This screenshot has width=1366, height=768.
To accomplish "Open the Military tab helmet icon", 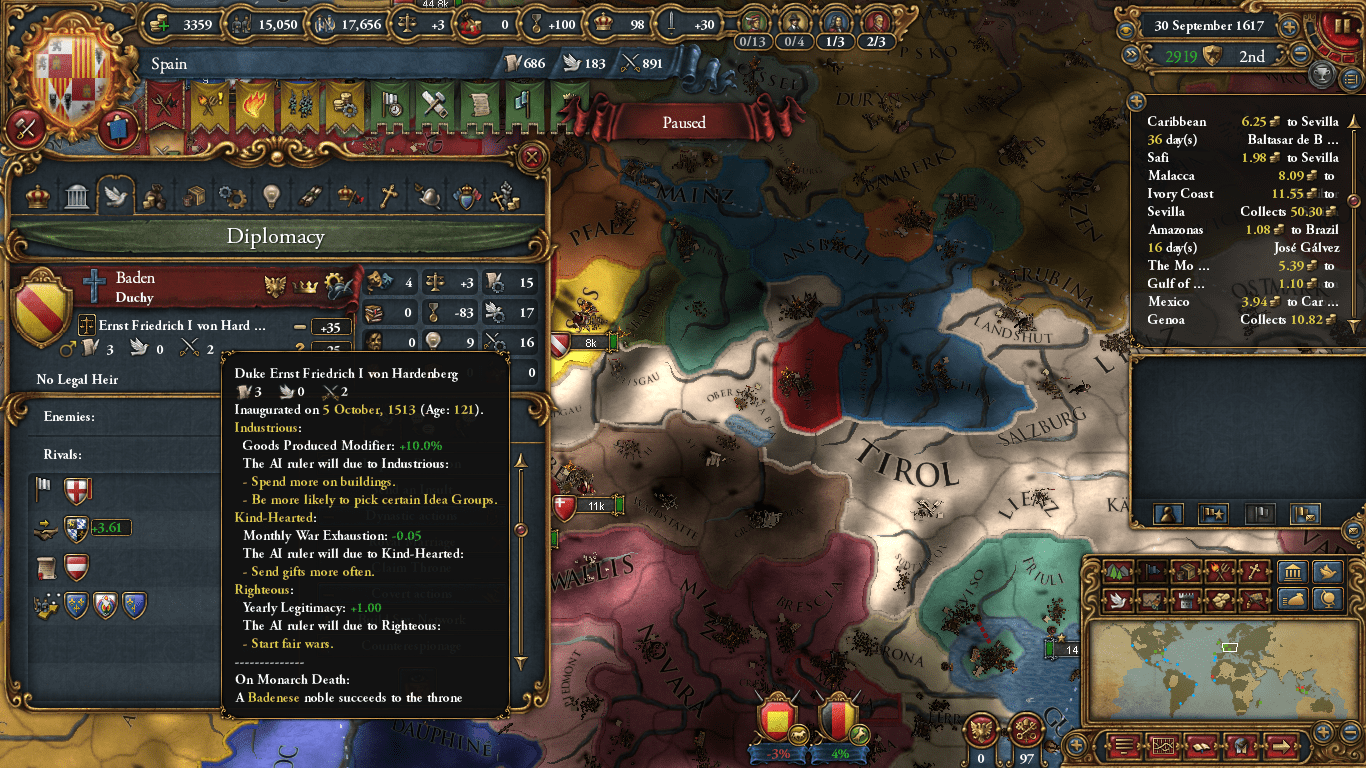I will tap(427, 196).
